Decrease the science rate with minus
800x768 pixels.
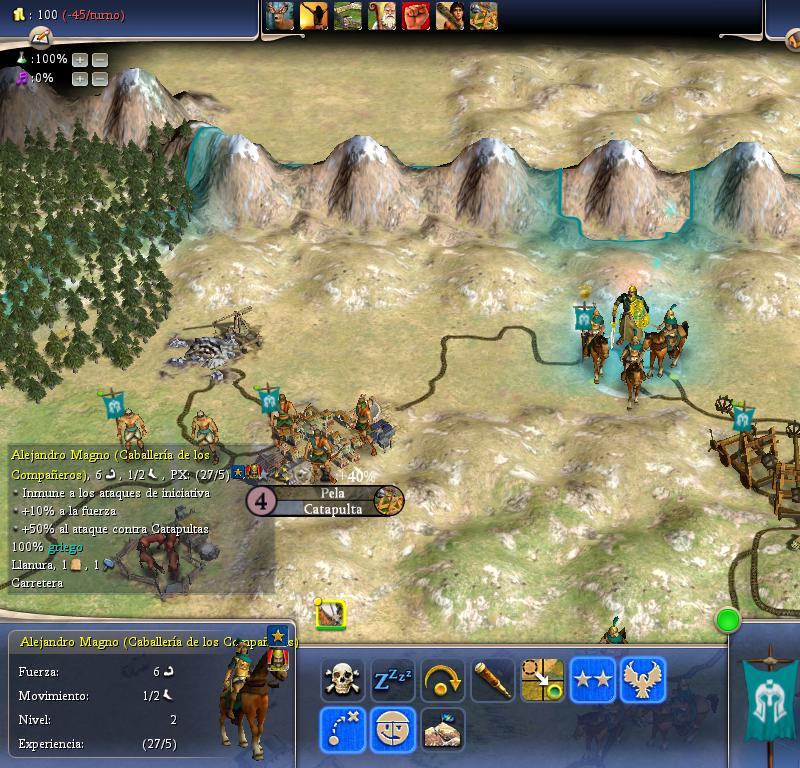point(100,60)
